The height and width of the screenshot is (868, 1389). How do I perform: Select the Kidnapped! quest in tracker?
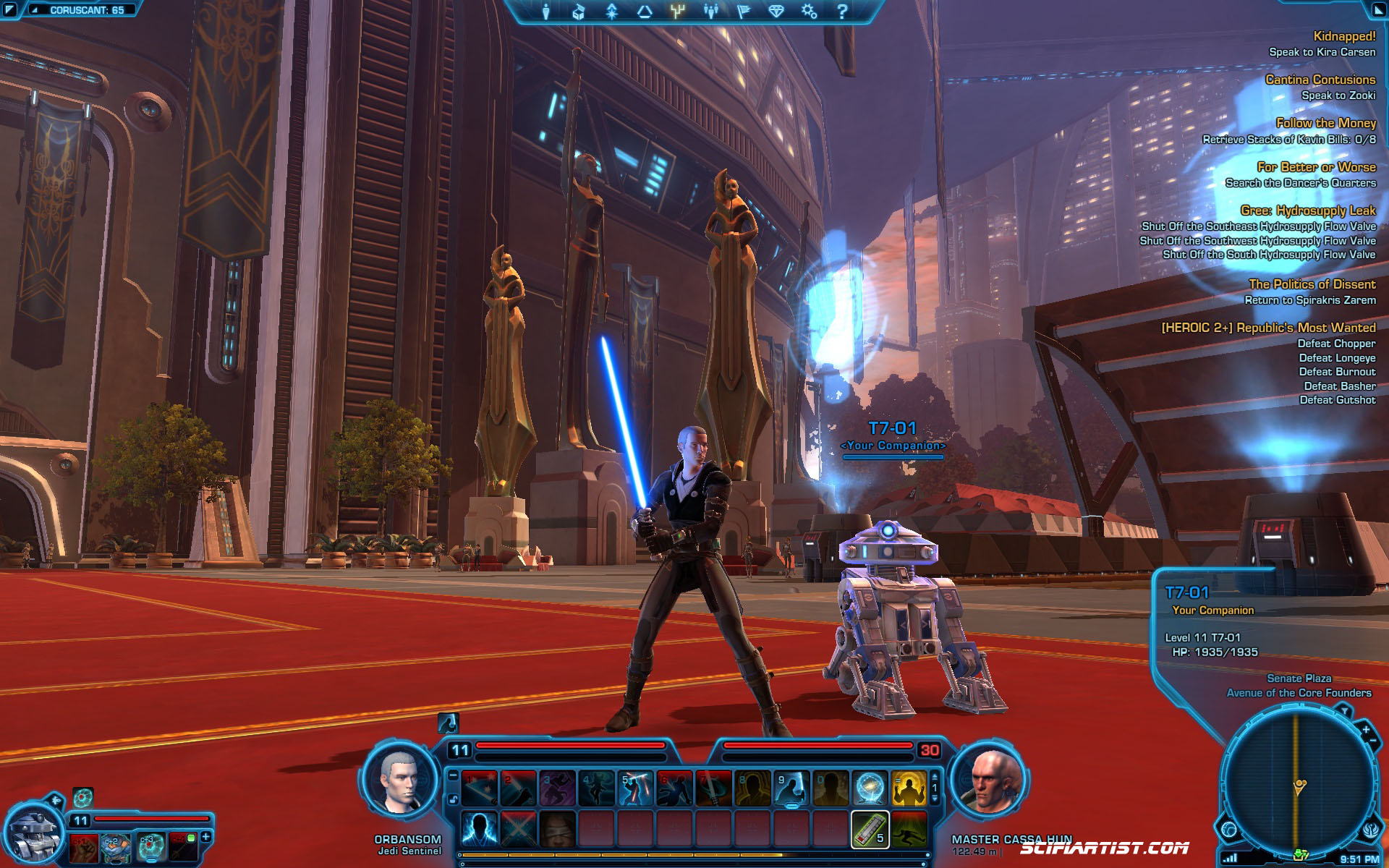(1344, 36)
